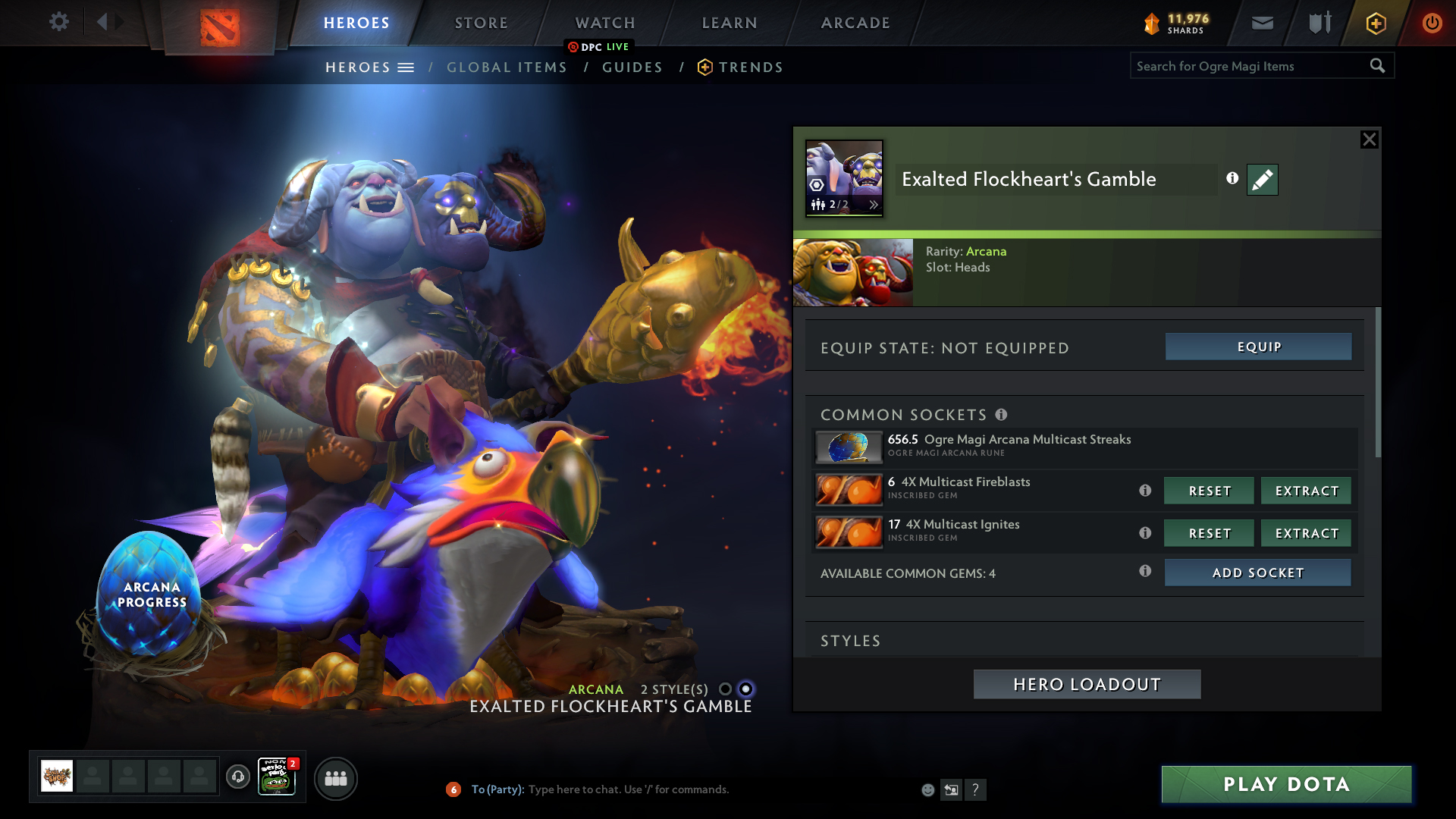Rename item with the pencil button
Screen dimensions: 1456x819
[1262, 180]
